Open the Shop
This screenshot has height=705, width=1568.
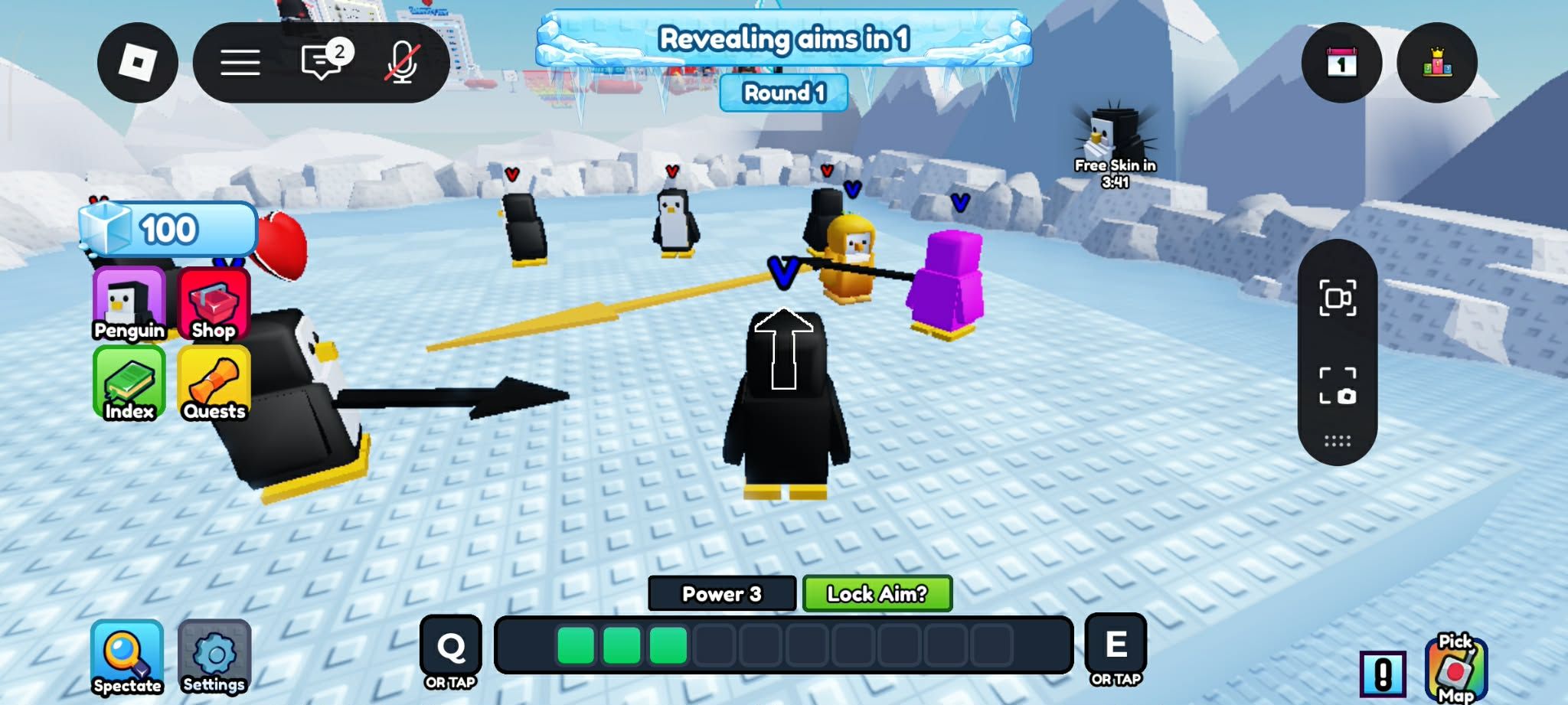pos(214,304)
